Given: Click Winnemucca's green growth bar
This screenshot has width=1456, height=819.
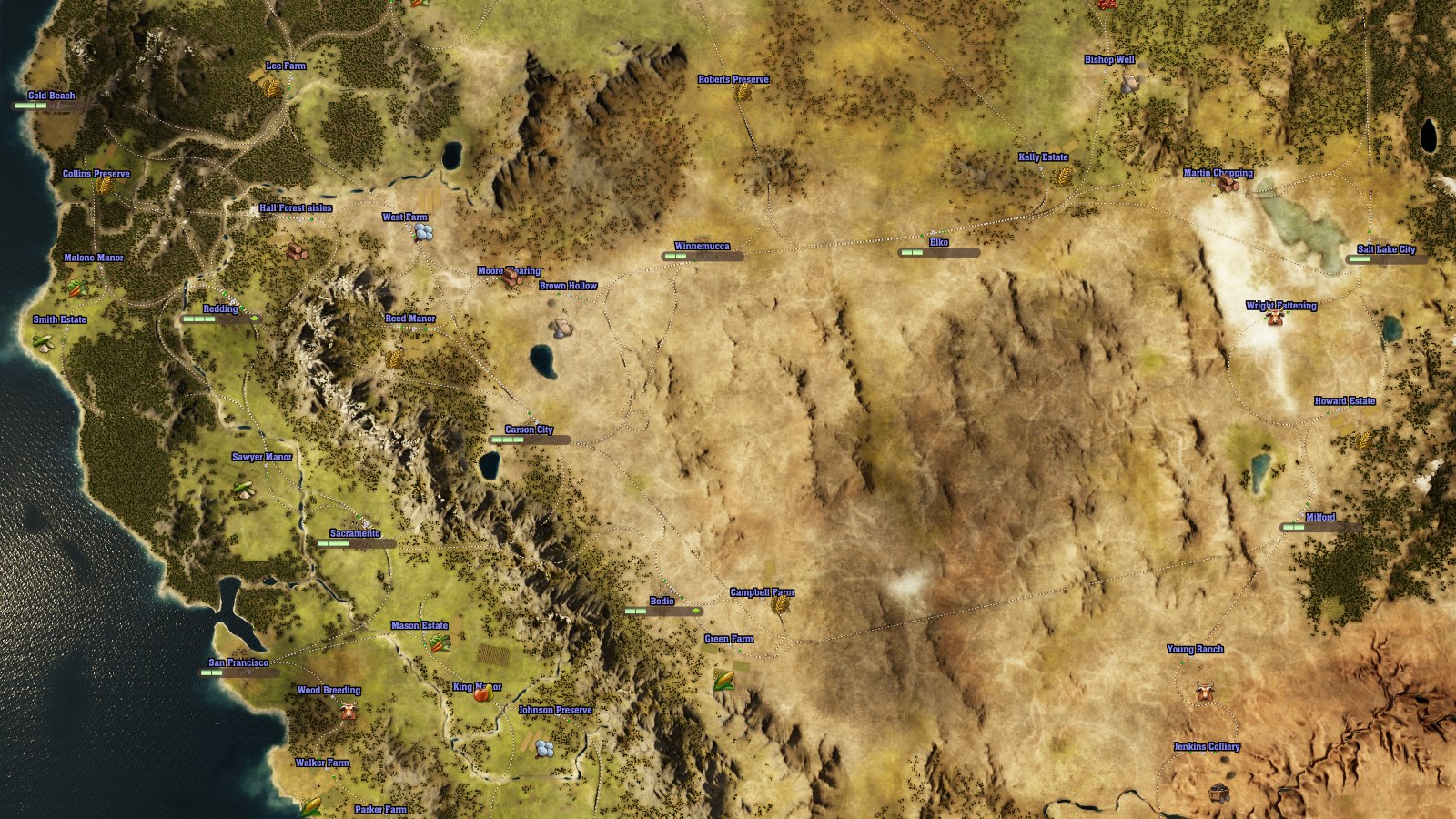Looking at the screenshot, I should point(675,256).
